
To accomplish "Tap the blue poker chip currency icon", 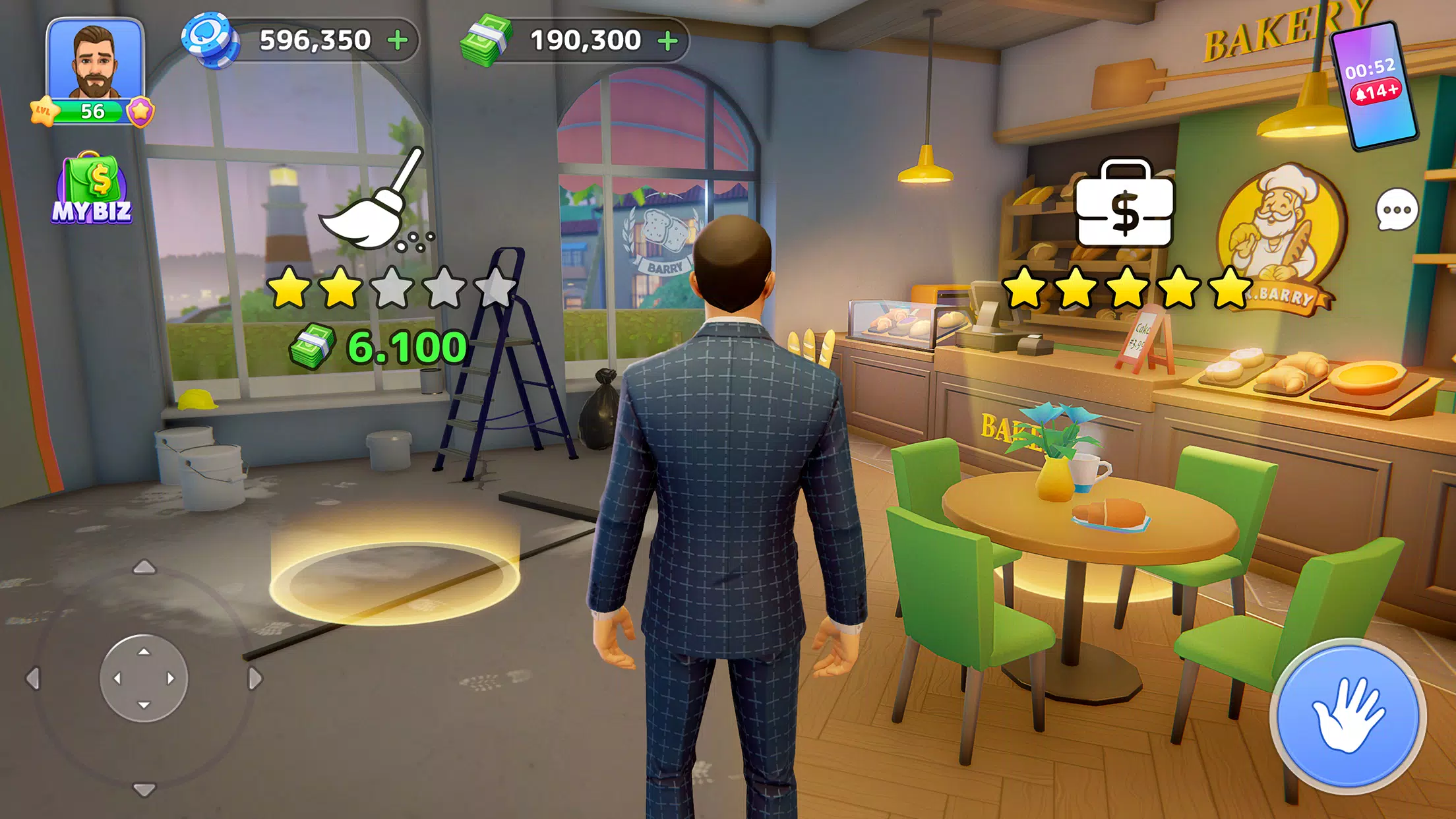I will pos(212,40).
